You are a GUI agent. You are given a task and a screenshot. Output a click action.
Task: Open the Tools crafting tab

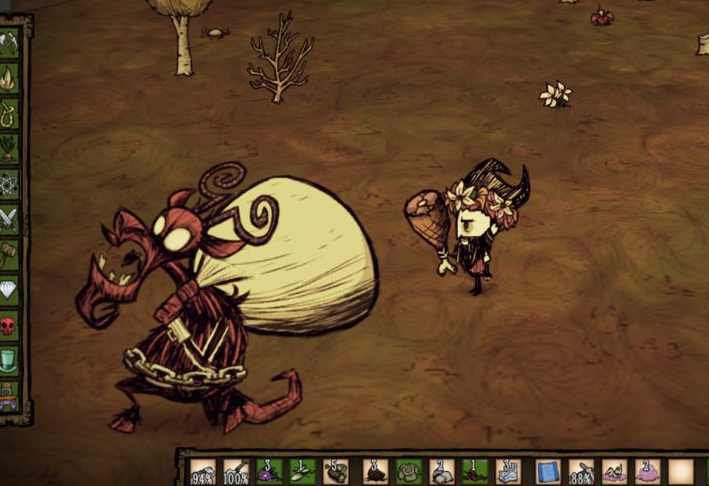pos(10,43)
